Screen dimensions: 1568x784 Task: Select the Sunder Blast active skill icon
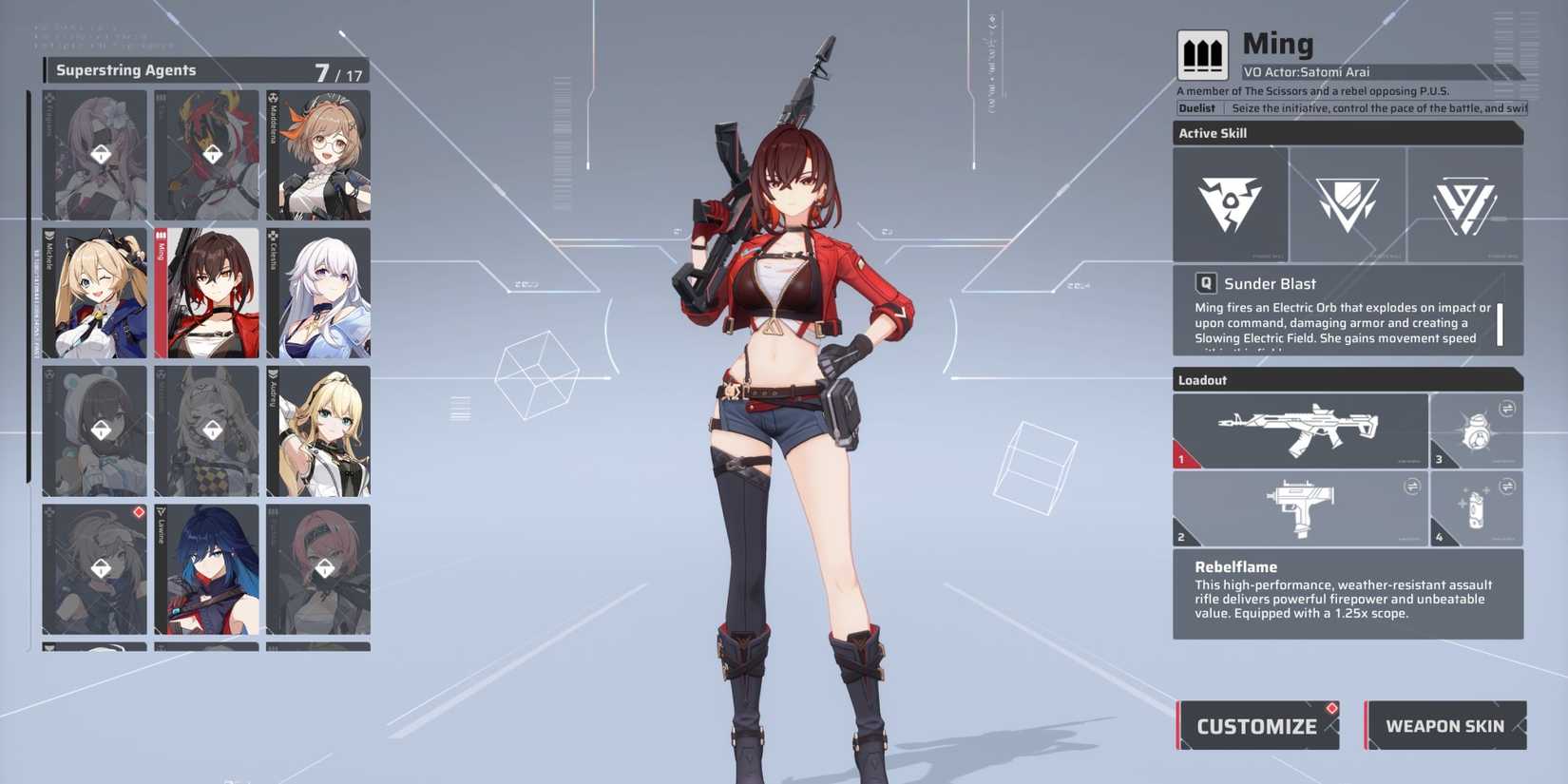coord(1230,202)
